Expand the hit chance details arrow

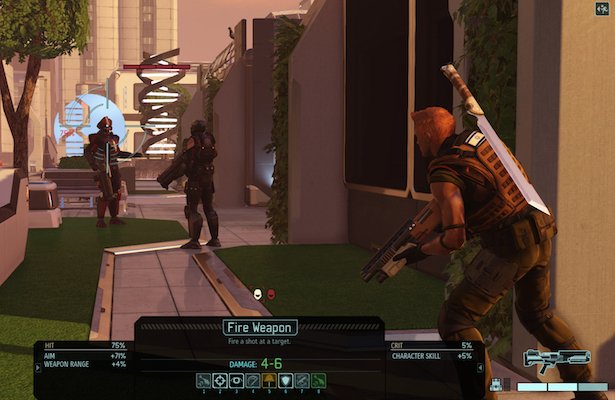(x=37, y=366)
